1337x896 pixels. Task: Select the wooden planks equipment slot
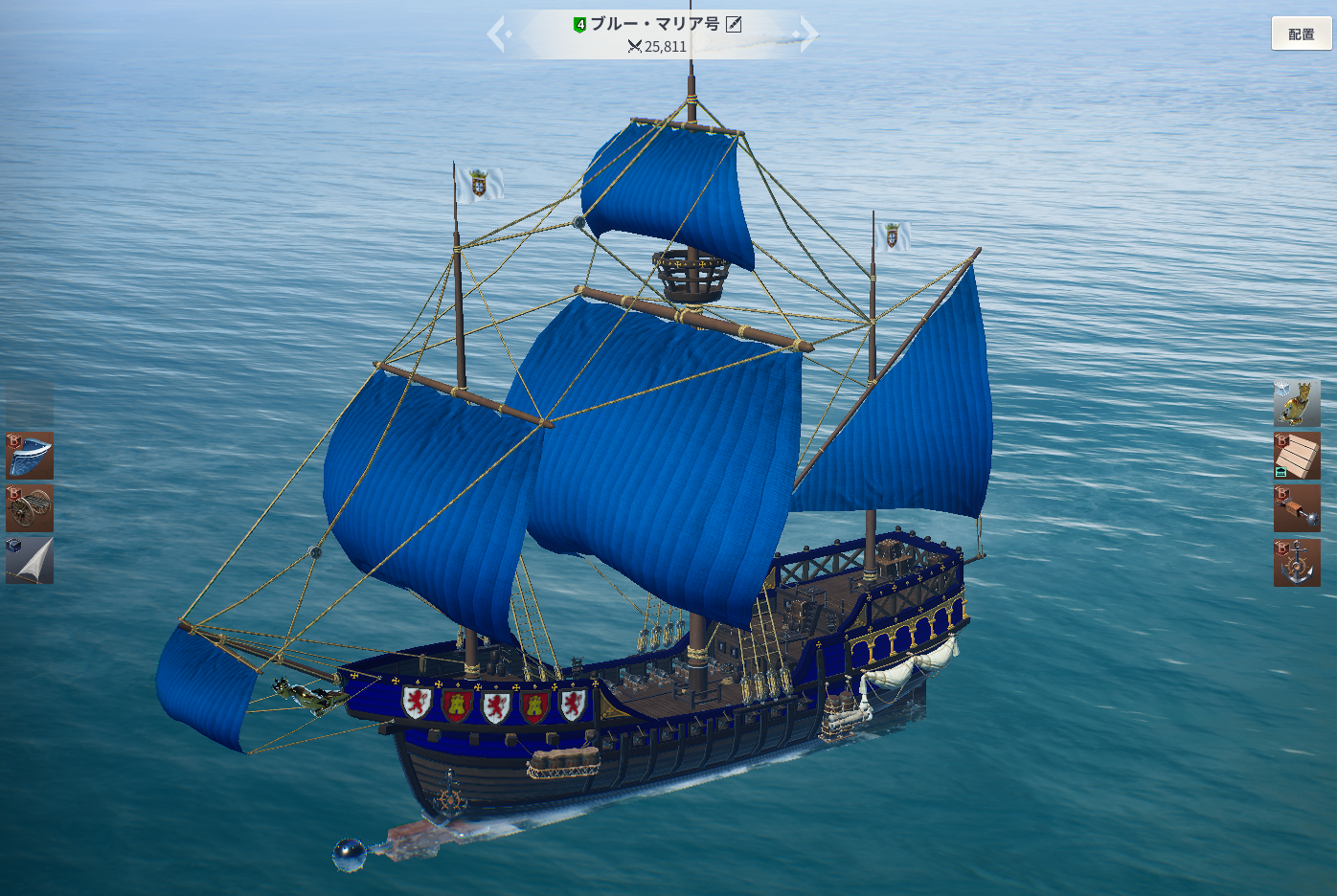point(1297,455)
